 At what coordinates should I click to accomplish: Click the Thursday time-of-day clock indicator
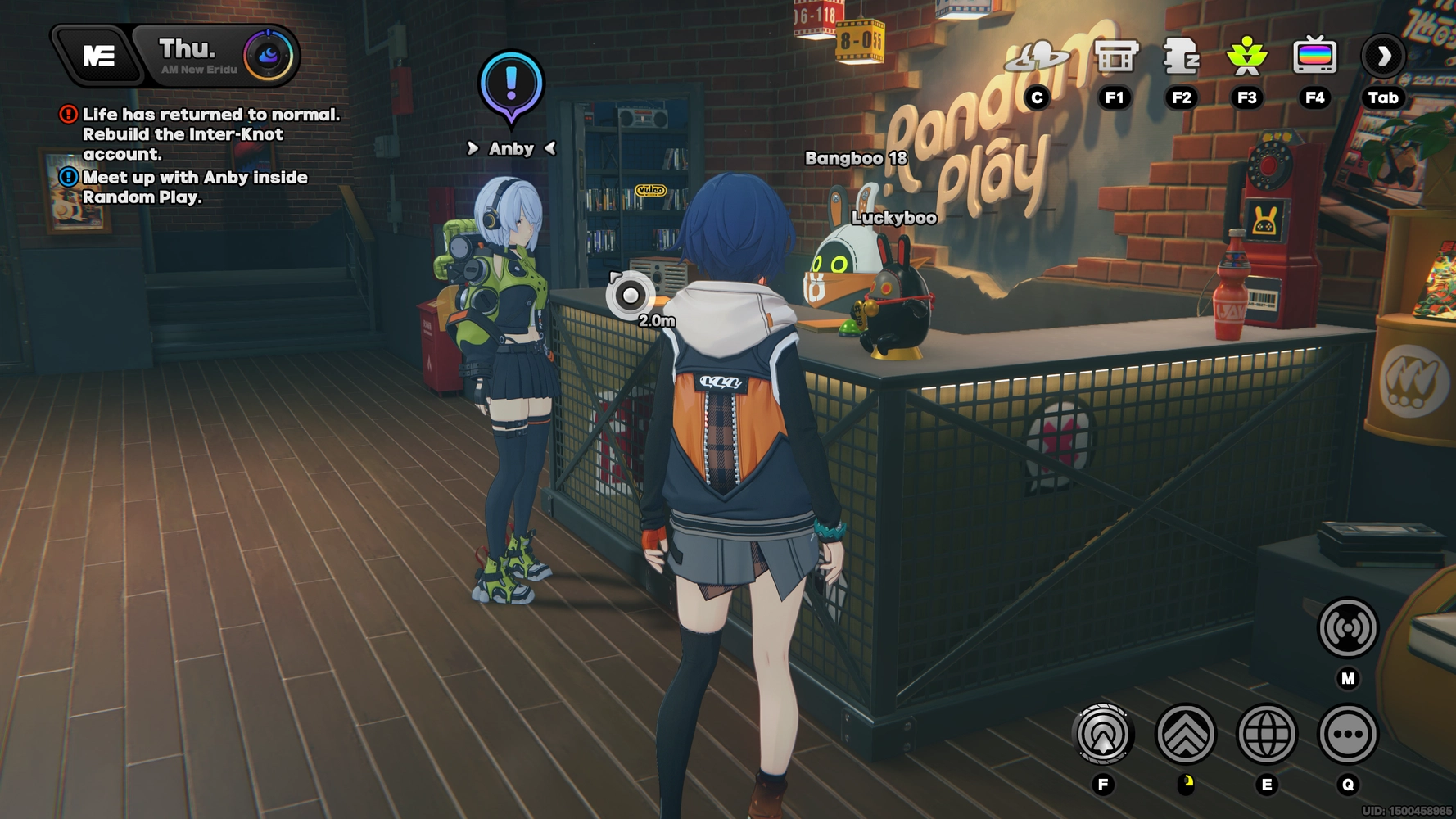point(269,56)
